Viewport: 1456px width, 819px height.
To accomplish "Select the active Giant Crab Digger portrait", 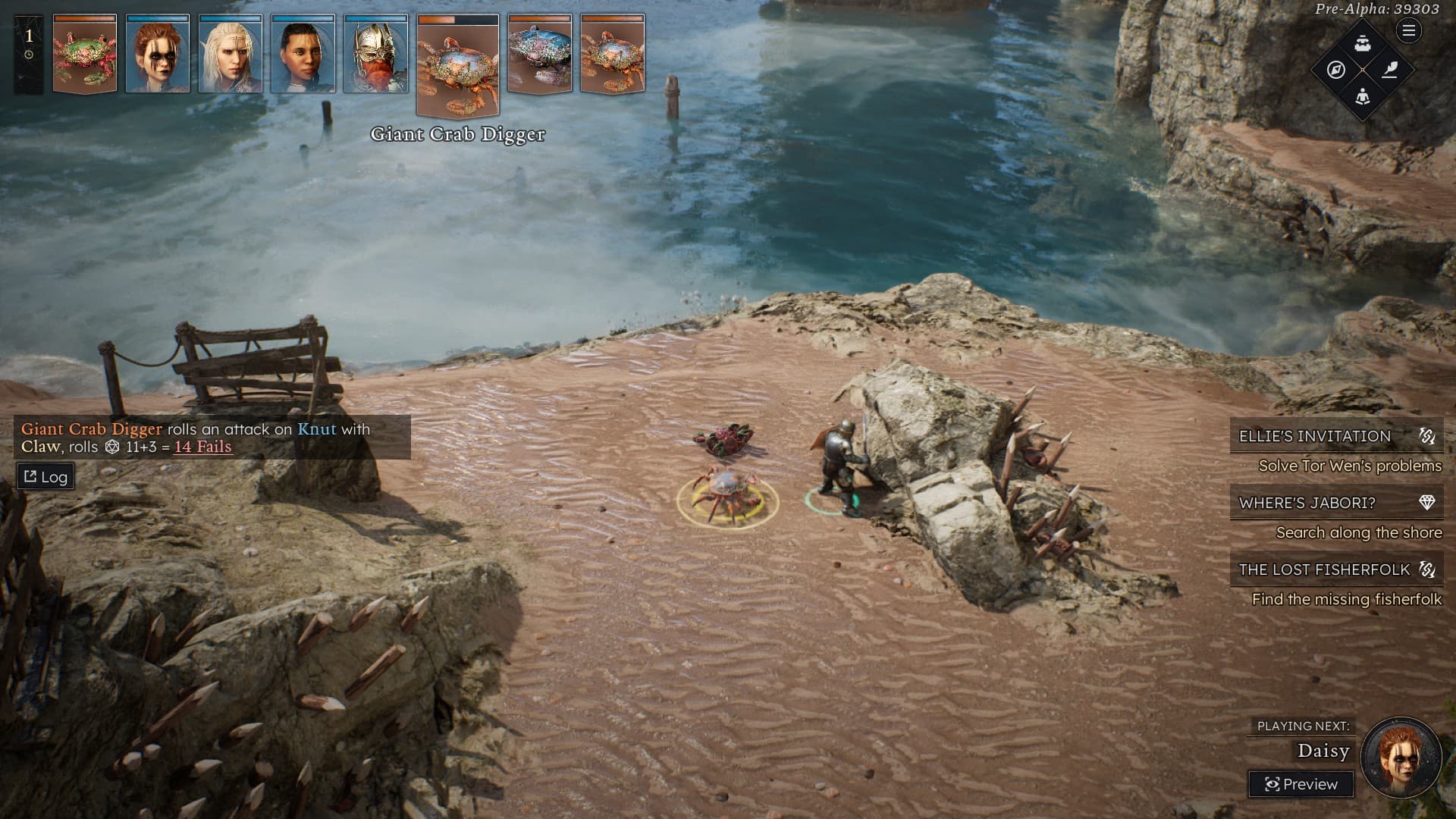I will pos(458,65).
